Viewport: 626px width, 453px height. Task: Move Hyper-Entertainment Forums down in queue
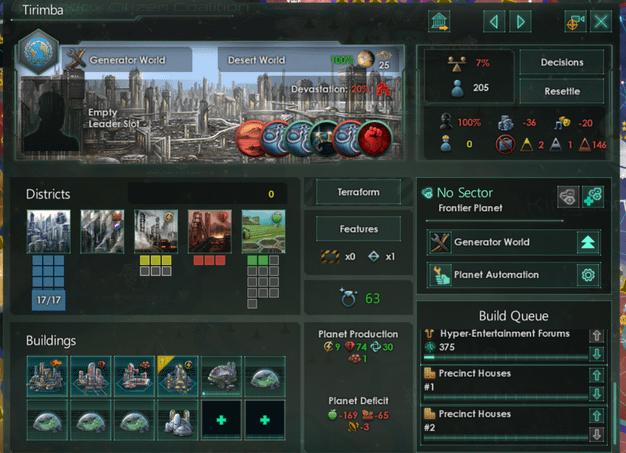tap(597, 354)
